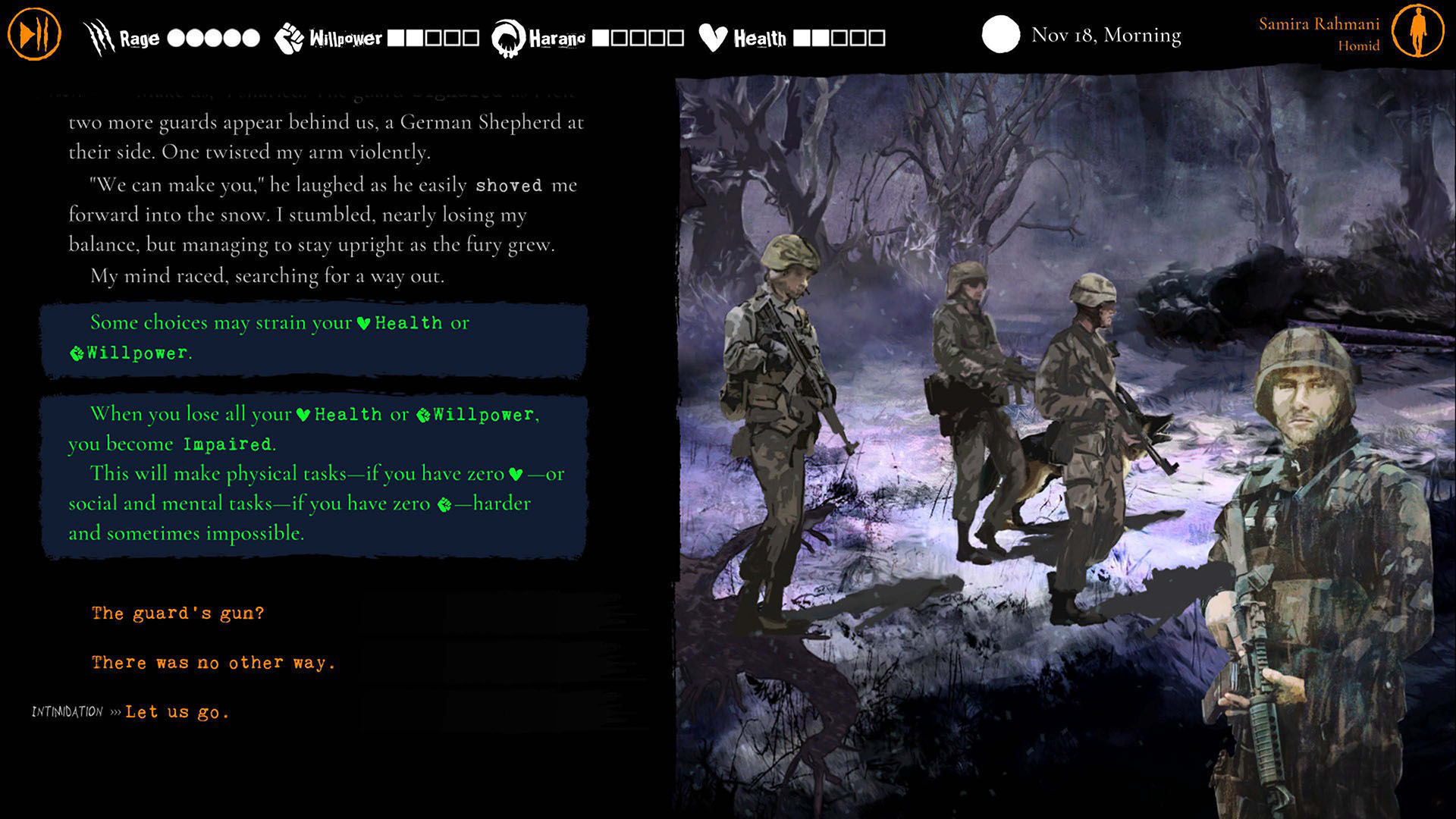The width and height of the screenshot is (1456, 819).
Task: Choose 'The guard's gun?' option
Action: (177, 613)
